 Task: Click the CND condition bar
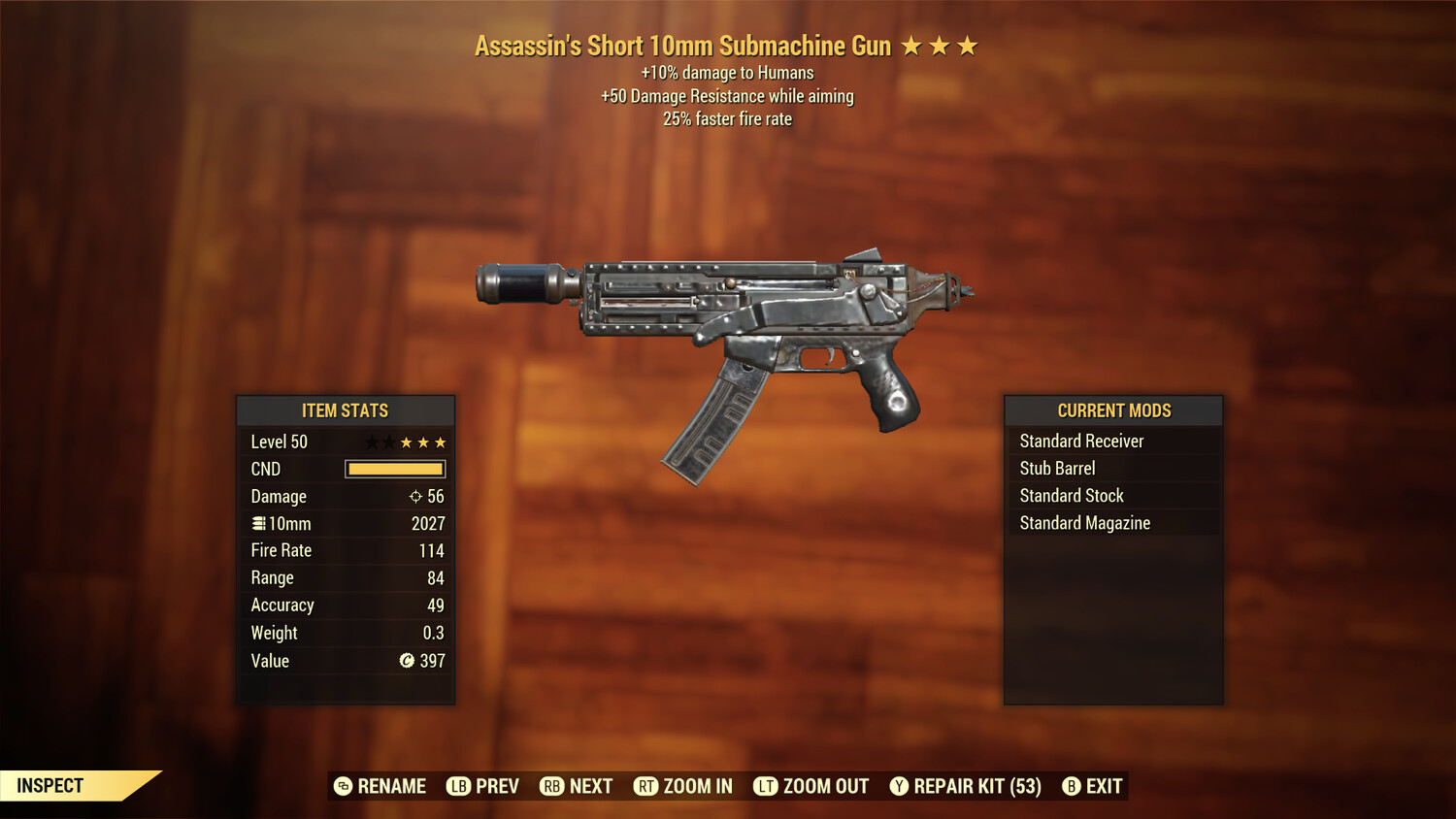tap(393, 469)
